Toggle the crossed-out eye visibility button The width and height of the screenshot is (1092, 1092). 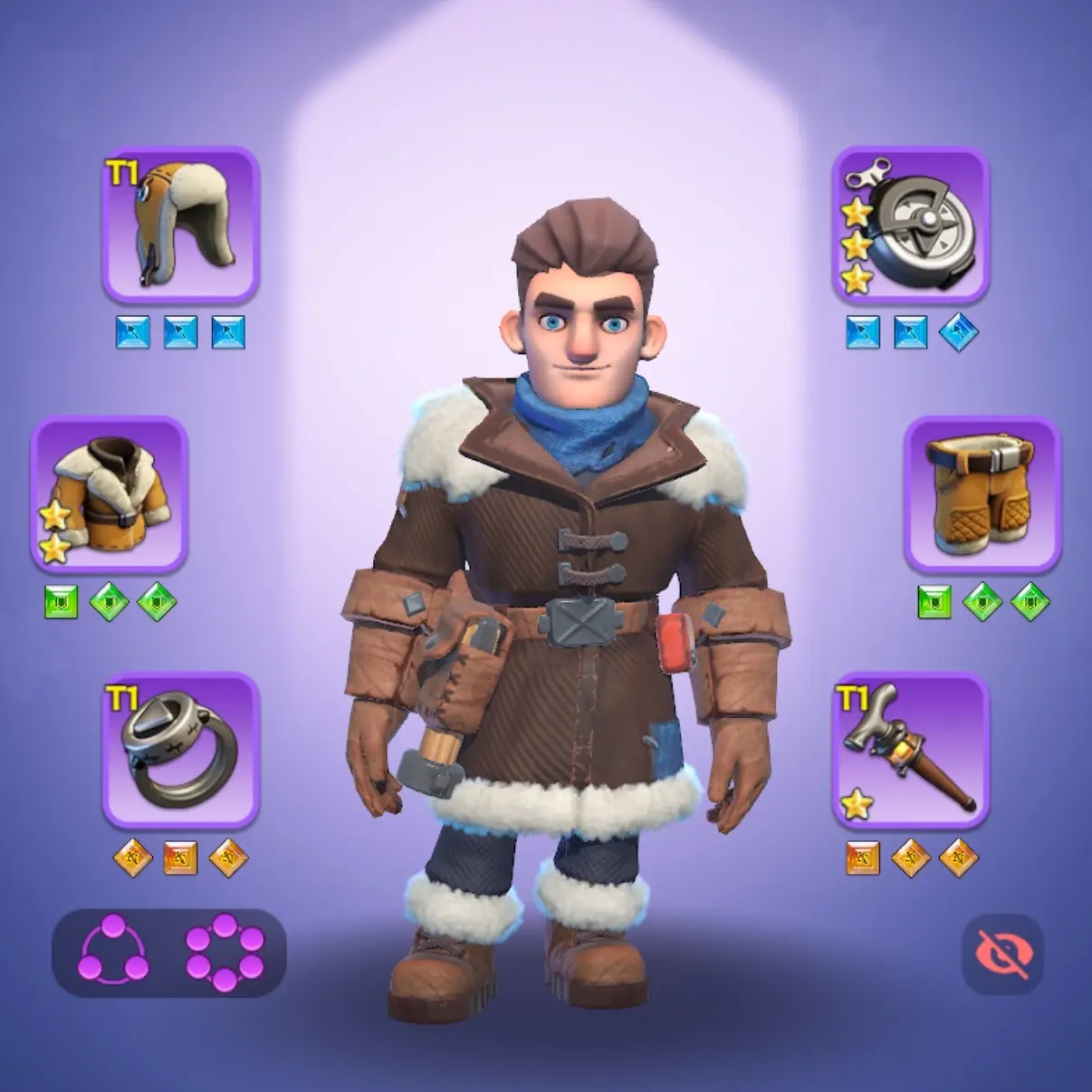pos(1002,953)
